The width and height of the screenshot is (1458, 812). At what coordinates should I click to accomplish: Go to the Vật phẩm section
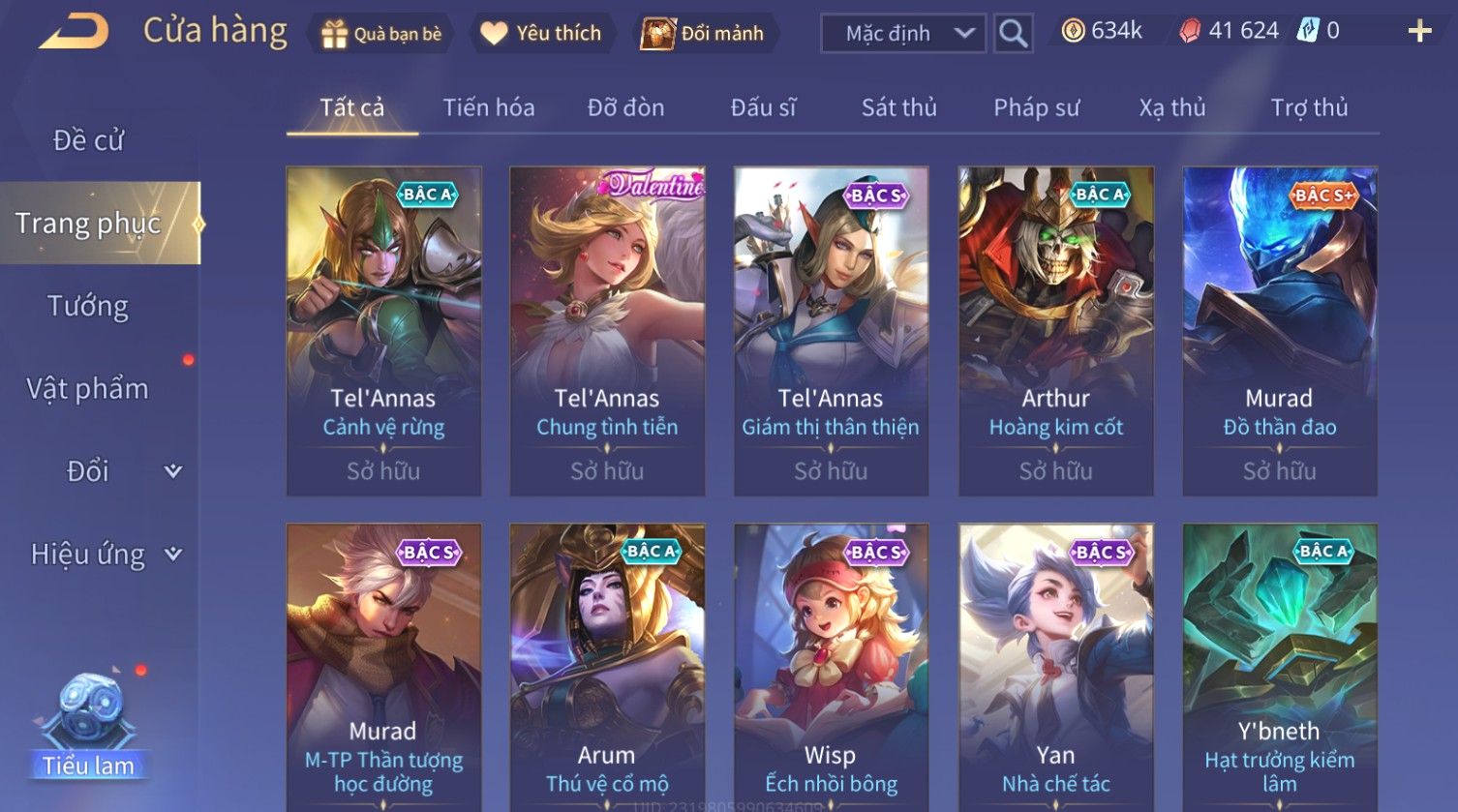[x=88, y=389]
